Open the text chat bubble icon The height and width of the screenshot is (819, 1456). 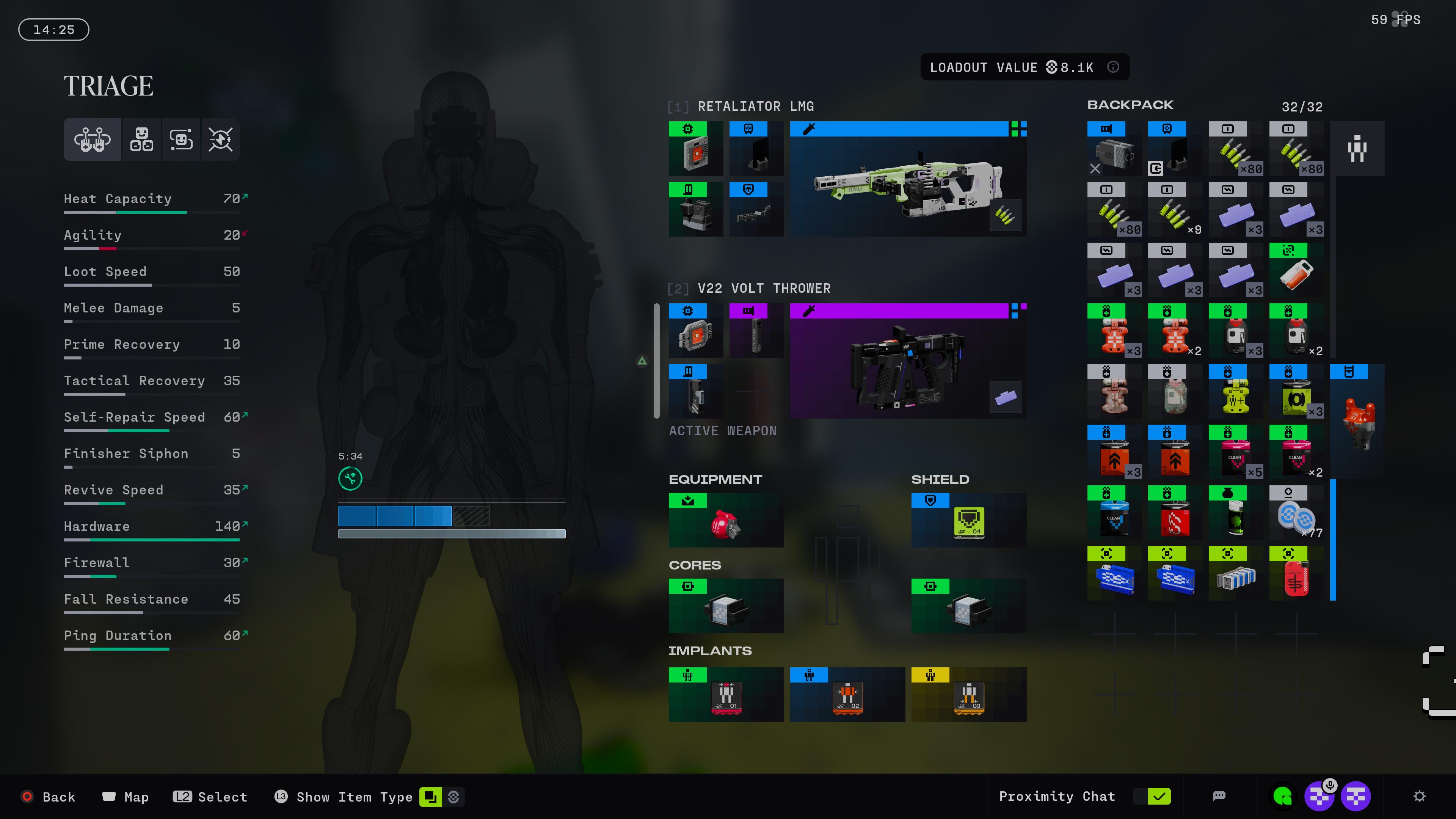[1219, 796]
